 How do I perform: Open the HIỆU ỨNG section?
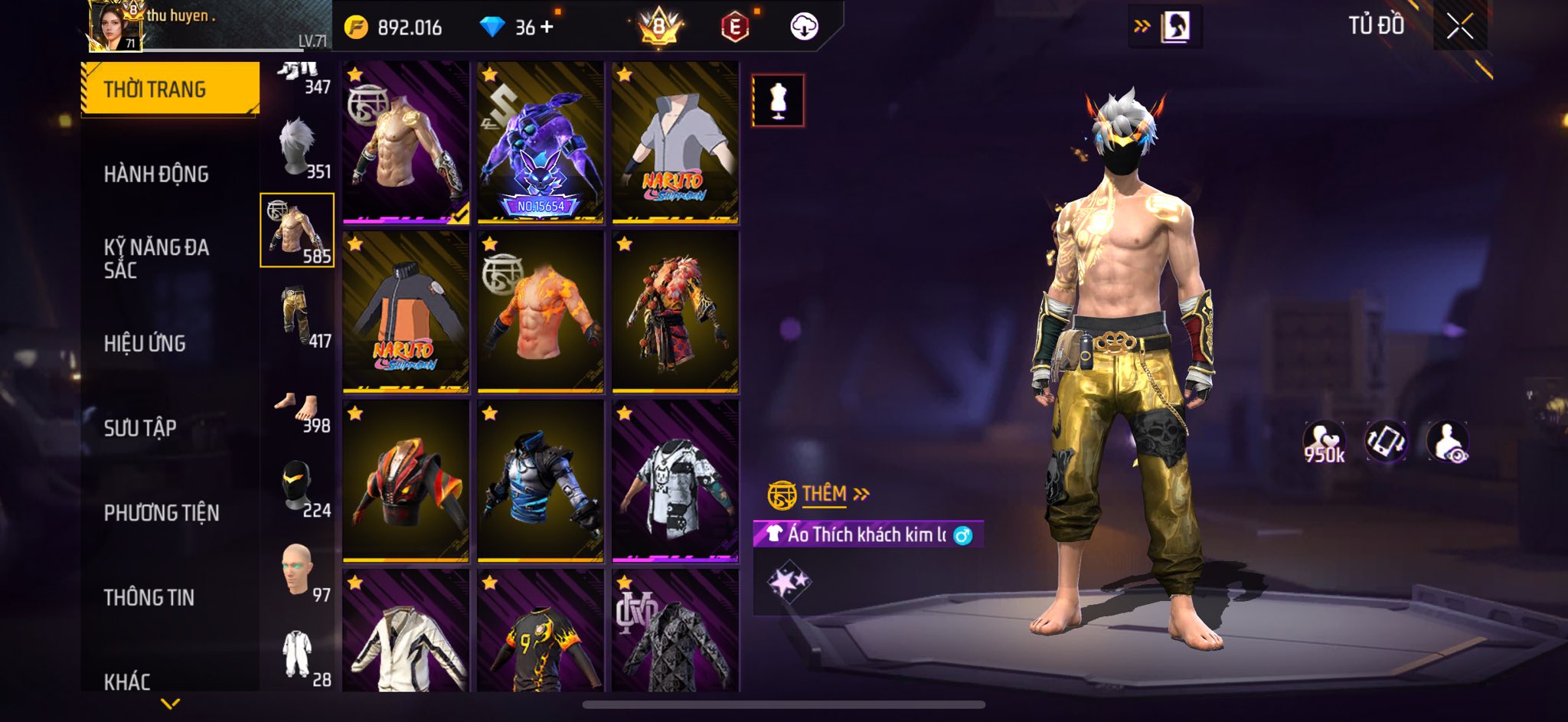click(145, 344)
